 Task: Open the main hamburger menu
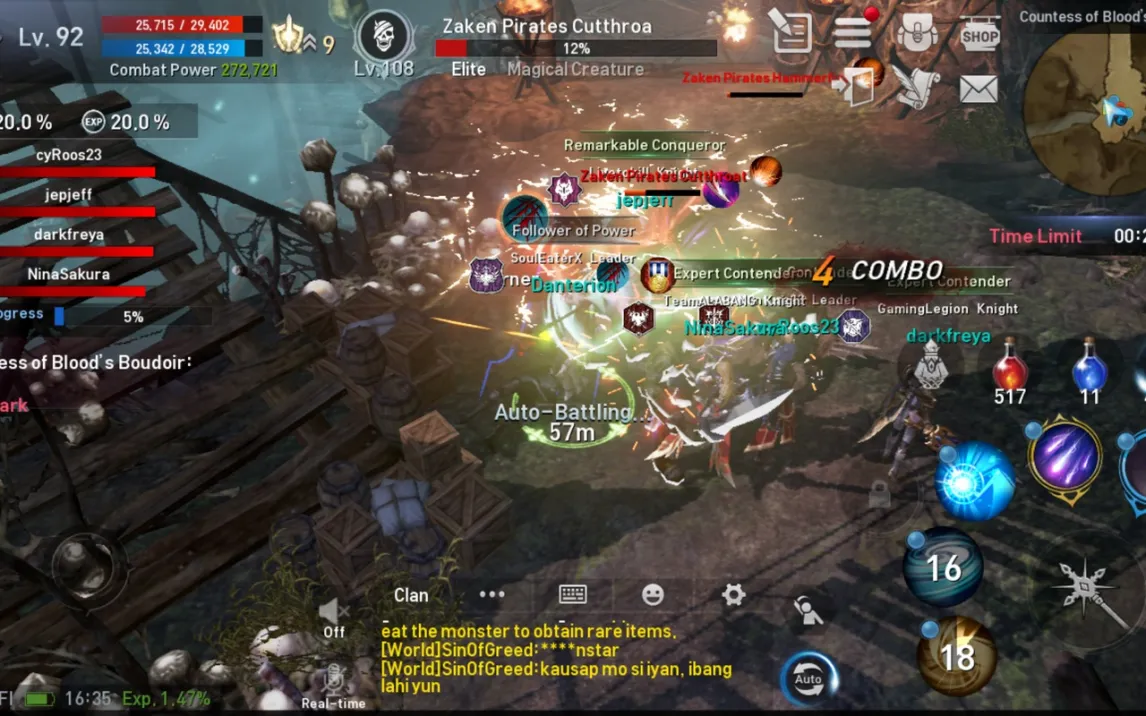(852, 33)
